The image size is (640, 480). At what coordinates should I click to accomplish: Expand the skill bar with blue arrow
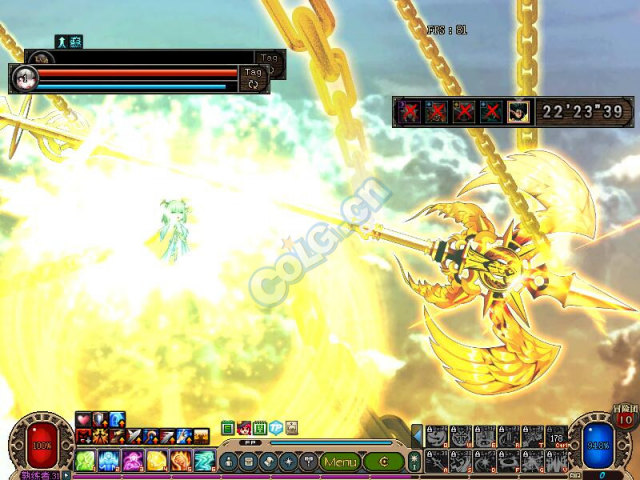(417, 436)
